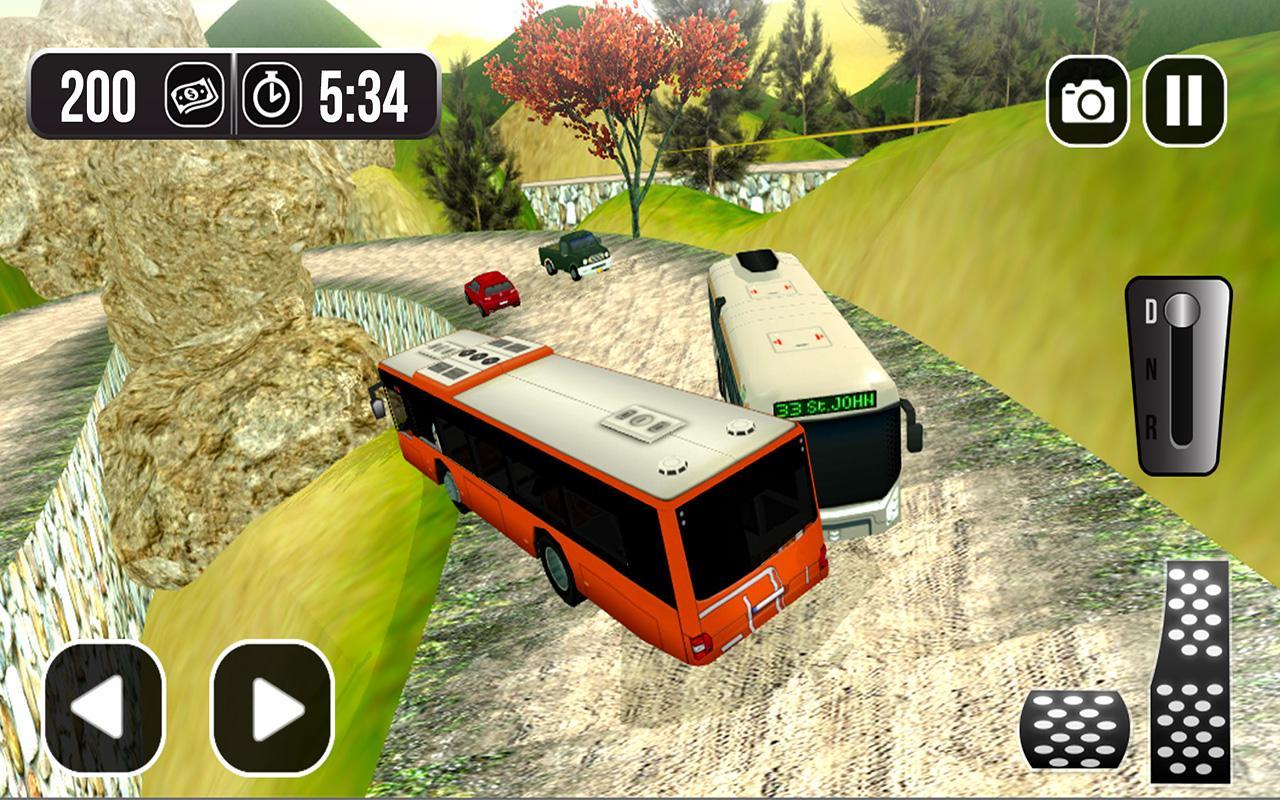Pause the game

click(x=1185, y=100)
